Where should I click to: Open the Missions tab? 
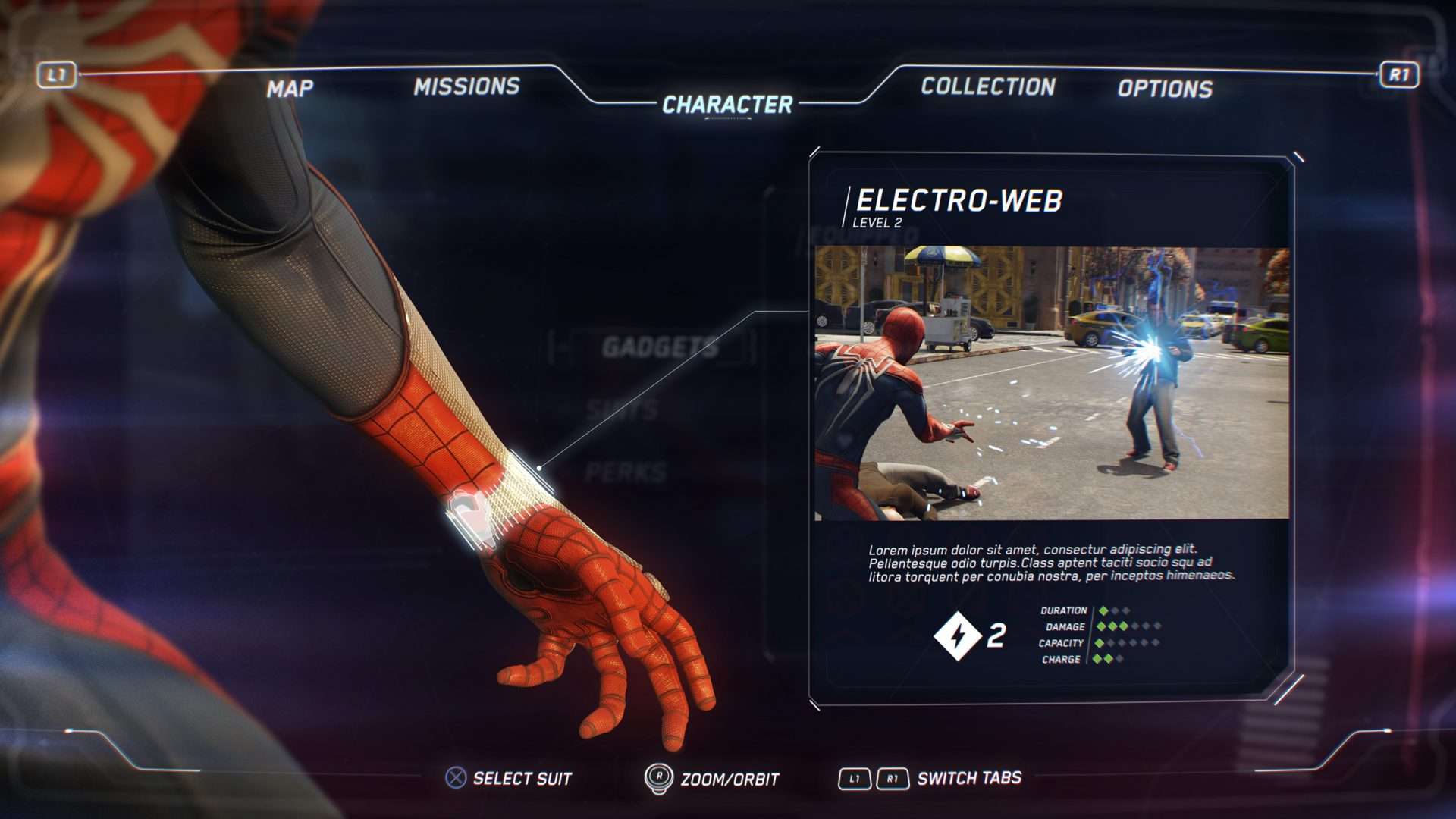click(x=466, y=86)
